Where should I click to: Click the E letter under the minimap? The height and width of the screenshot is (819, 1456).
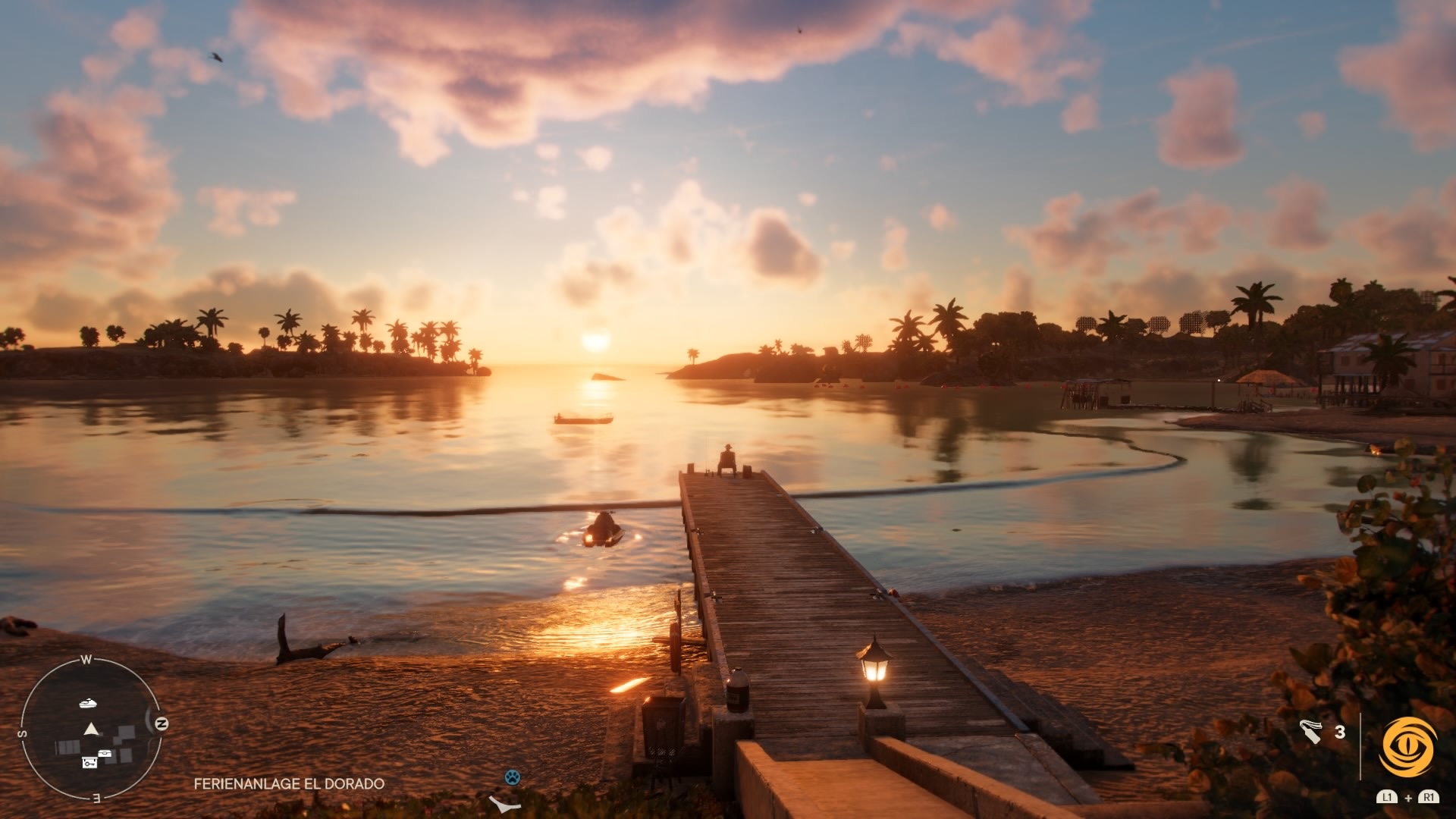(x=96, y=797)
